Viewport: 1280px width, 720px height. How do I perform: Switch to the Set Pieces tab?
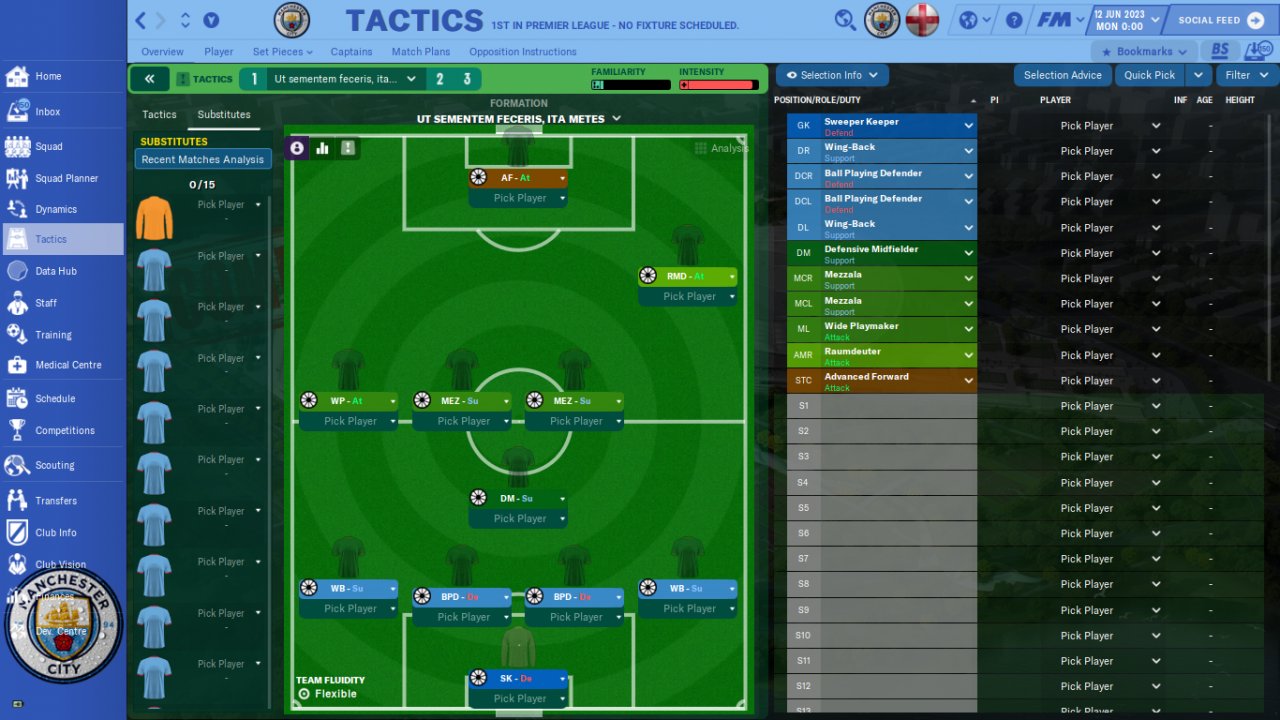[282, 52]
